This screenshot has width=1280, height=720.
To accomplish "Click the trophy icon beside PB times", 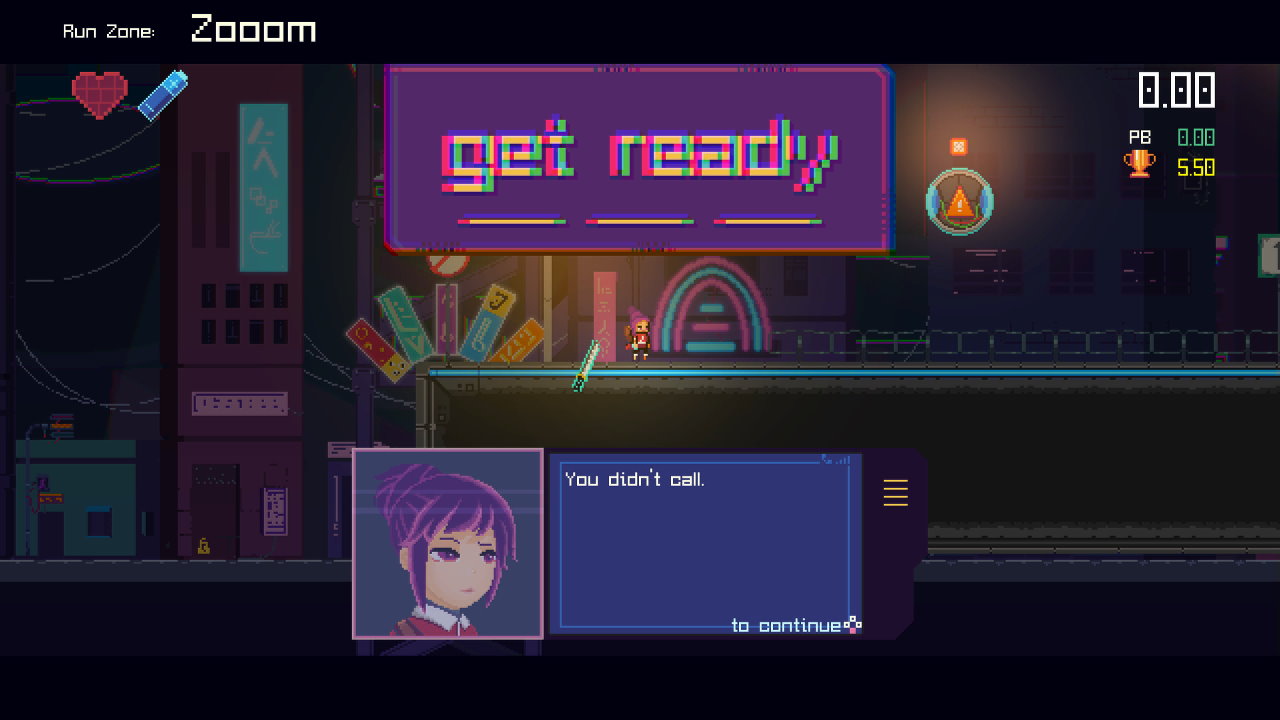I will [x=1140, y=165].
